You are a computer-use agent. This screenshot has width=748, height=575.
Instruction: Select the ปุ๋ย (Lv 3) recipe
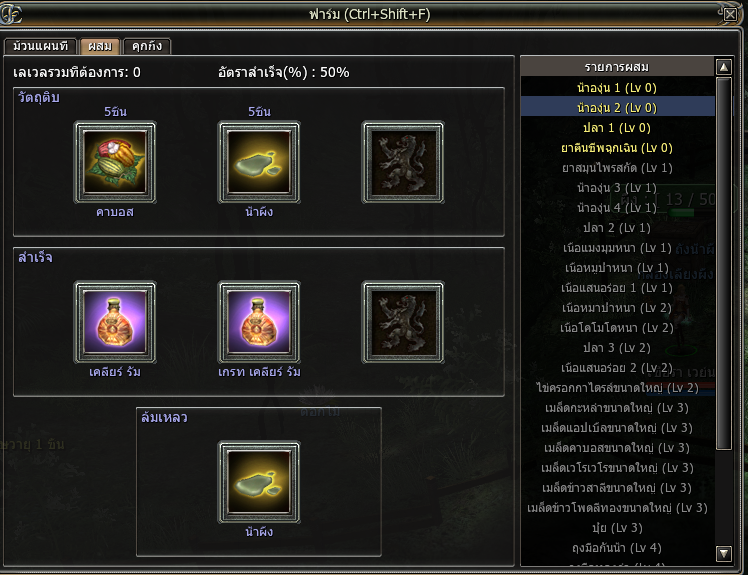(x=617, y=528)
